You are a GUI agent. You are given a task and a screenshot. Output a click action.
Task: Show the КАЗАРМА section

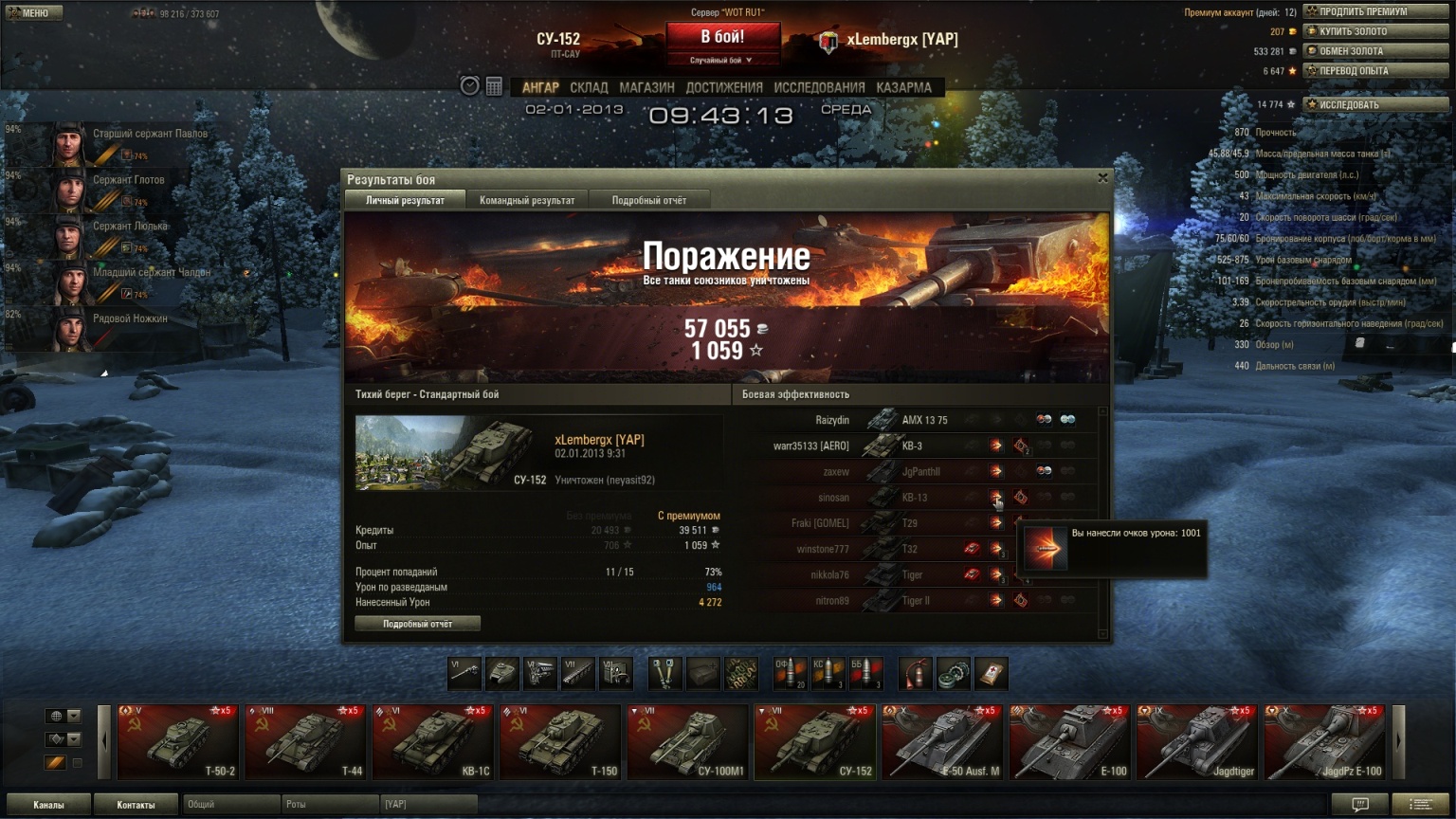(x=903, y=87)
